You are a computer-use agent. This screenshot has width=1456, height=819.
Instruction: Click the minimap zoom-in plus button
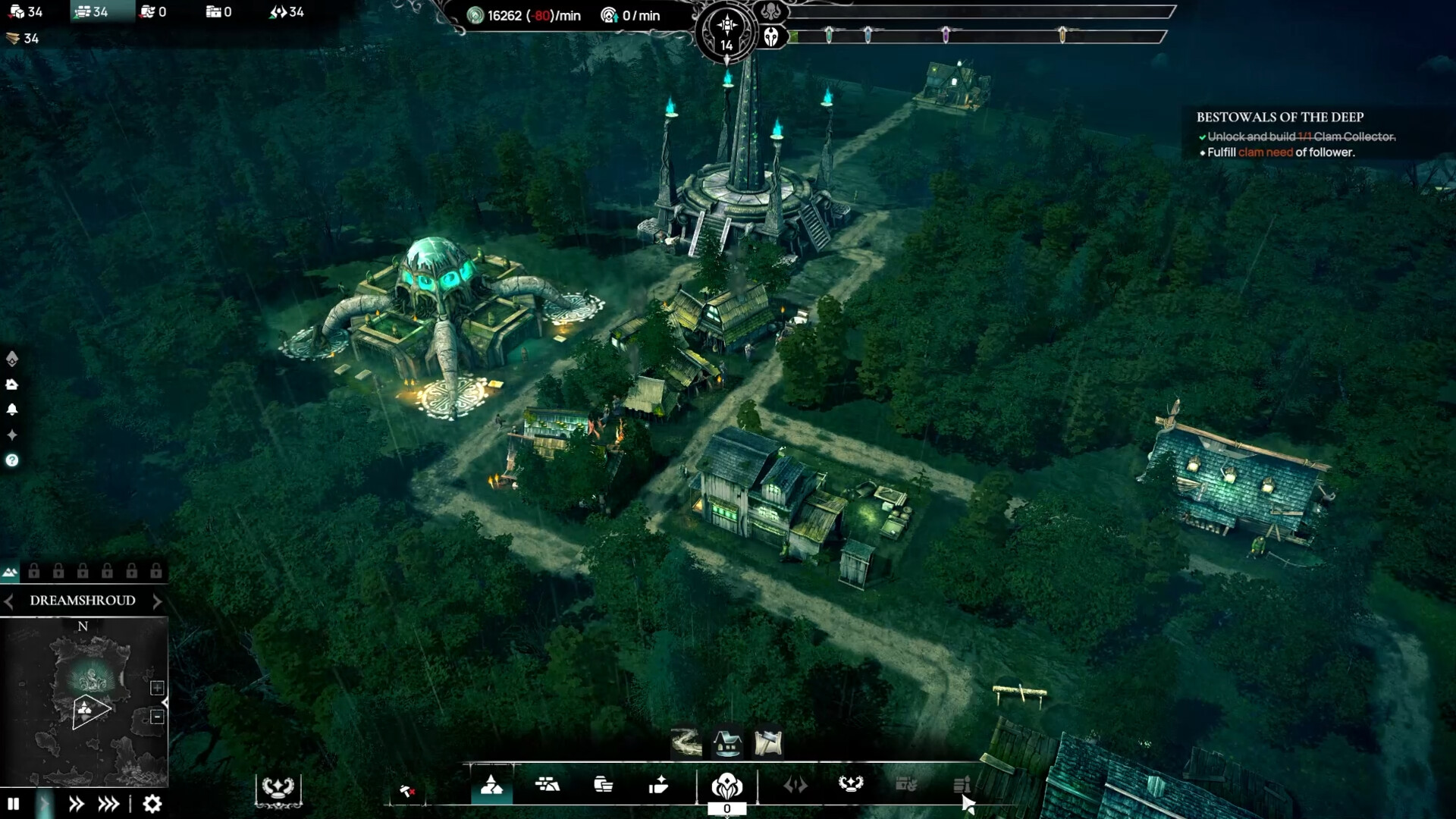[157, 688]
